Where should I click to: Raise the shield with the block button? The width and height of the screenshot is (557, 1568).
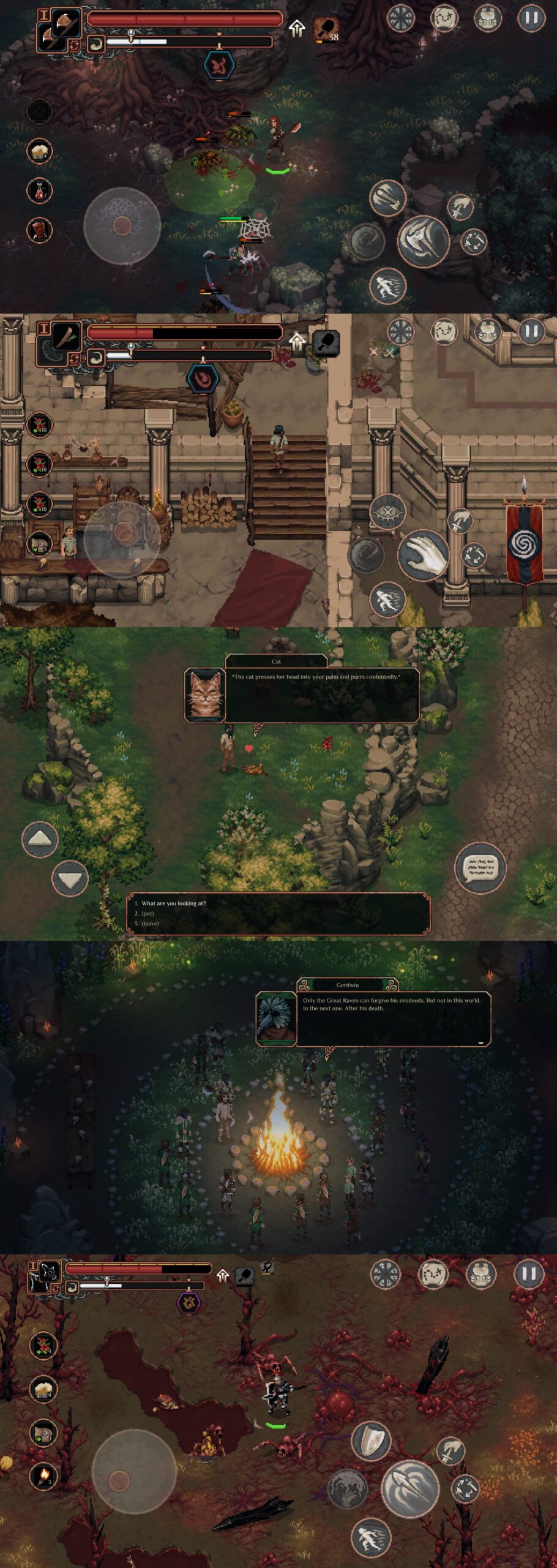[x=371, y=1441]
